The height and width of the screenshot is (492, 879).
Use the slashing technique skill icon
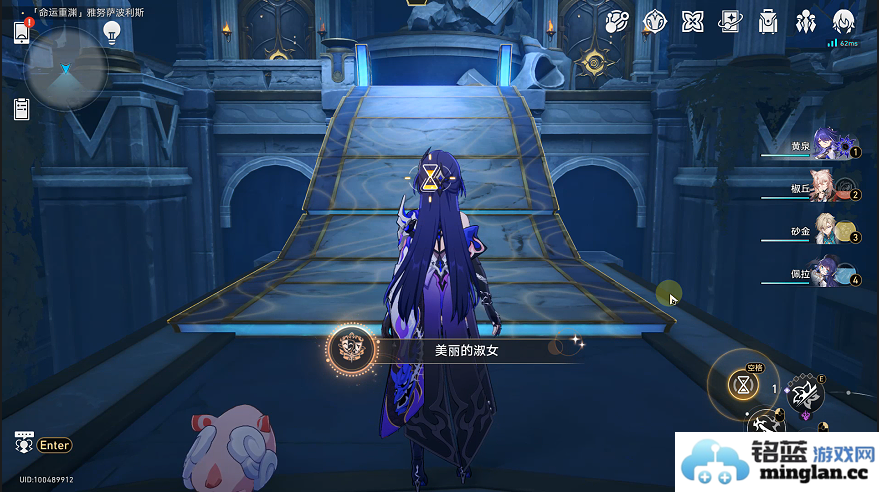pos(804,396)
